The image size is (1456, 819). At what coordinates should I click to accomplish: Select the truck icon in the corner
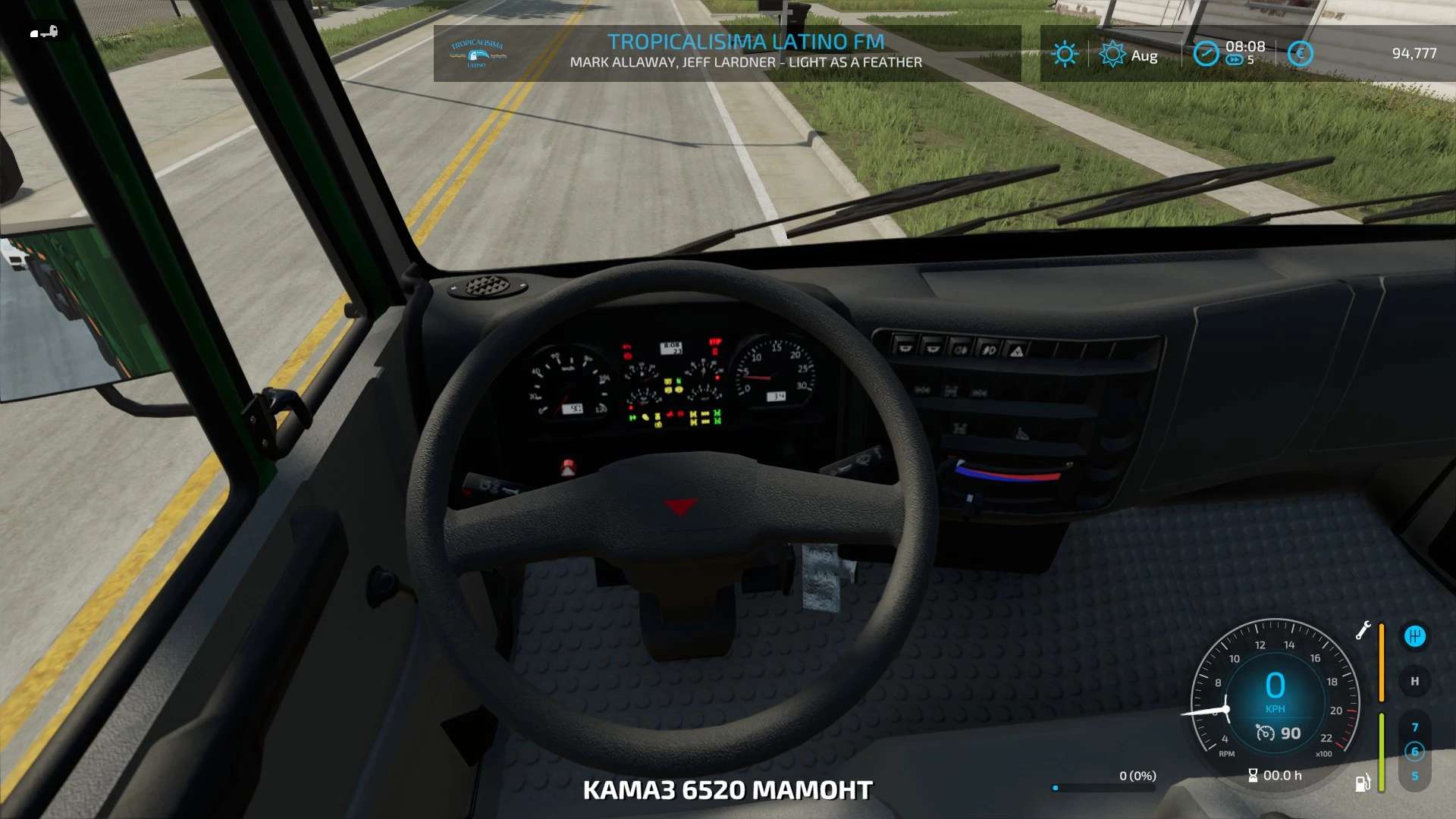click(44, 33)
